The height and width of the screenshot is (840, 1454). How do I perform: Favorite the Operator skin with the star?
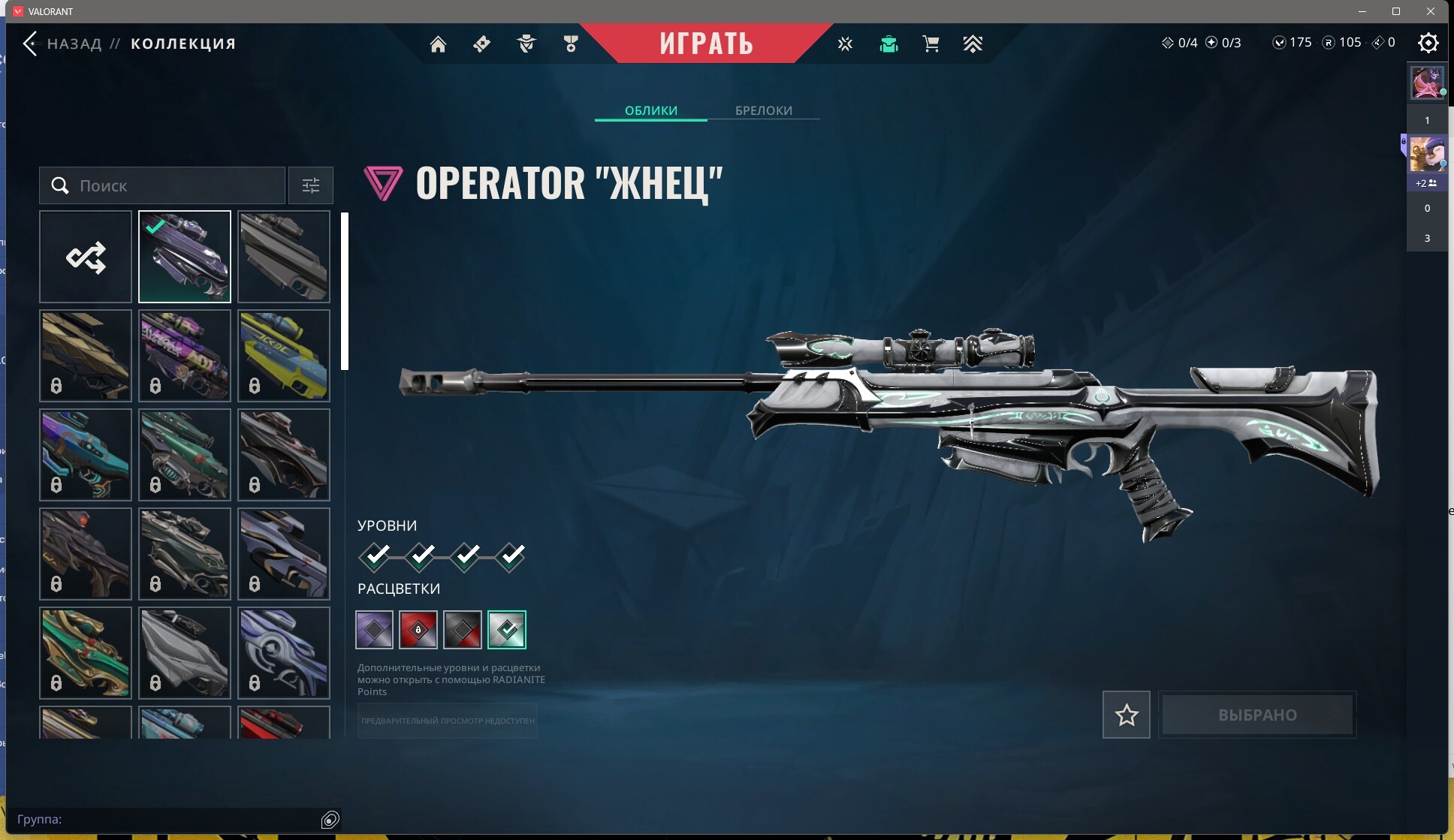(x=1125, y=714)
